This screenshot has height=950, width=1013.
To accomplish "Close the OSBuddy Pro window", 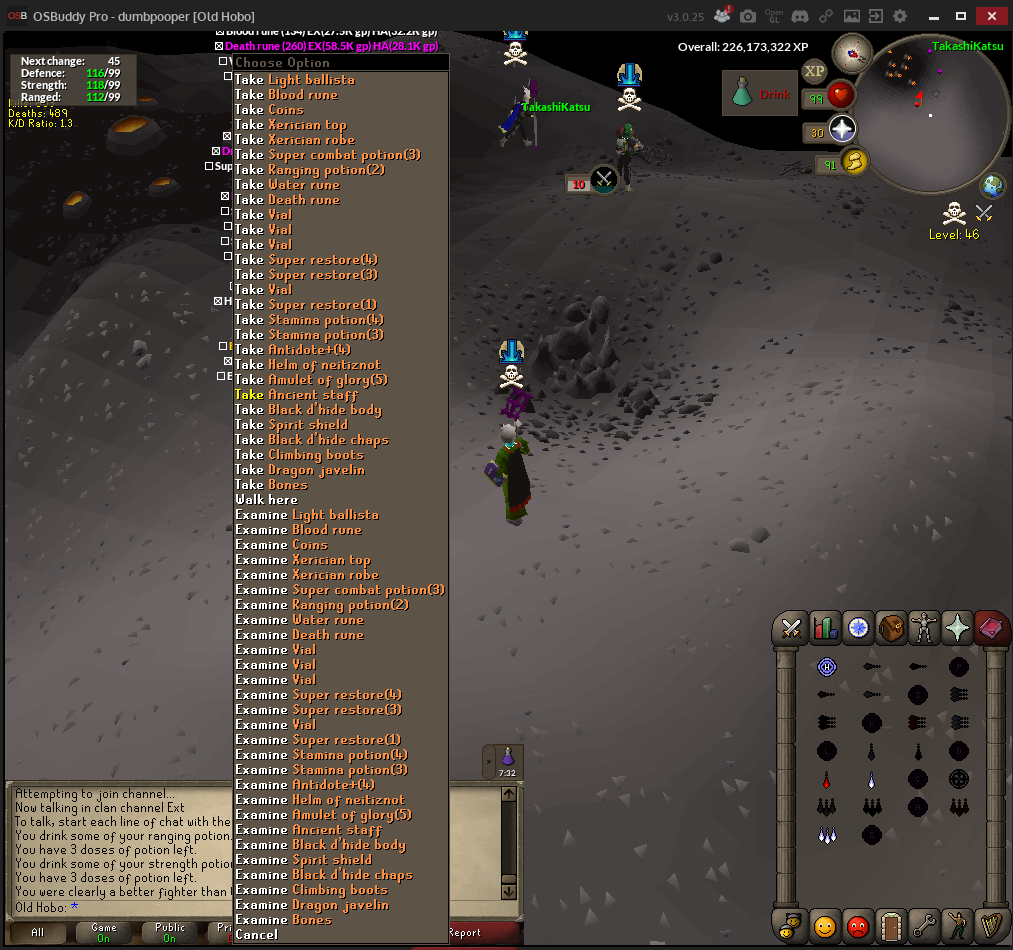I will (991, 16).
